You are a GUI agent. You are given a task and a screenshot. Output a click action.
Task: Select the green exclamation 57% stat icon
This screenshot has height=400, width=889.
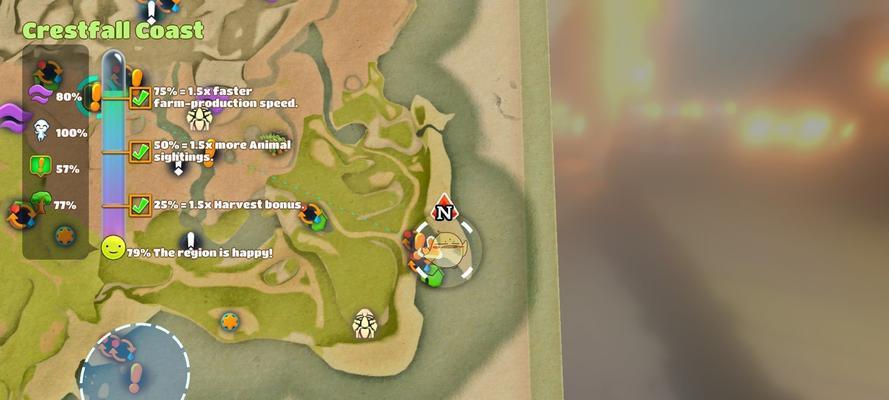click(40, 167)
